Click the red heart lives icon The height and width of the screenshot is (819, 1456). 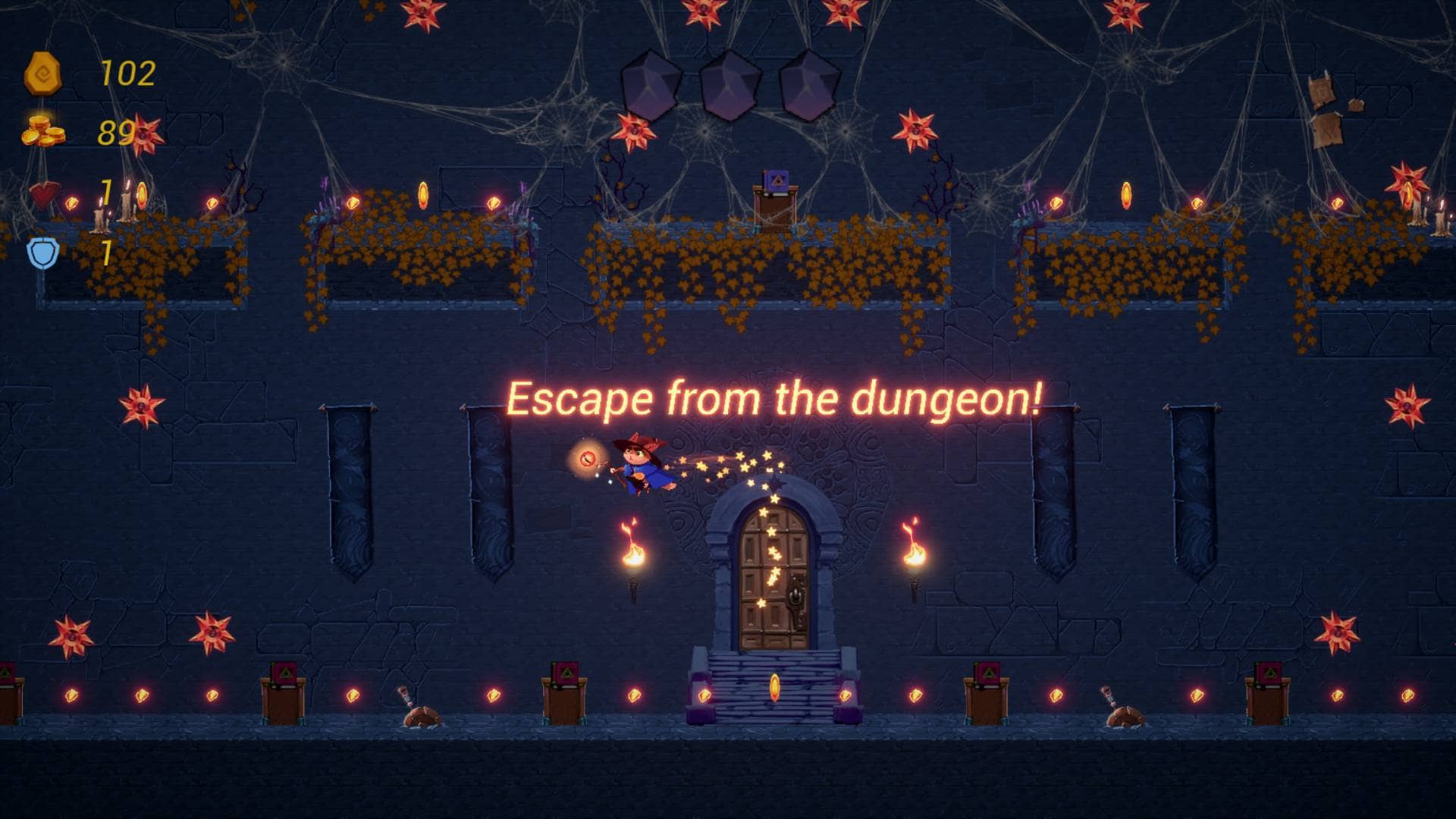[43, 194]
